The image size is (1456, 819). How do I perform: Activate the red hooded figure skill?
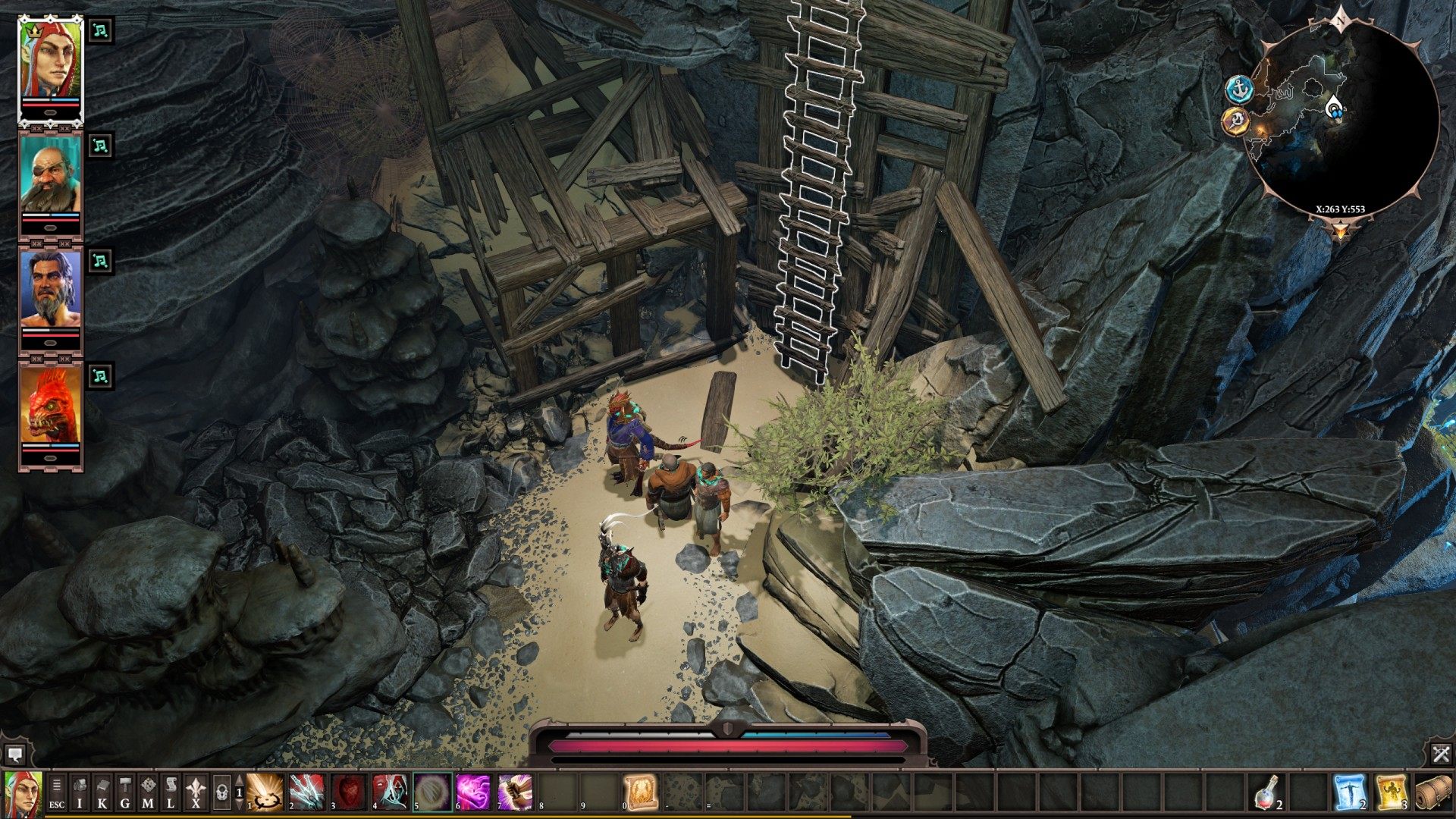[x=391, y=792]
